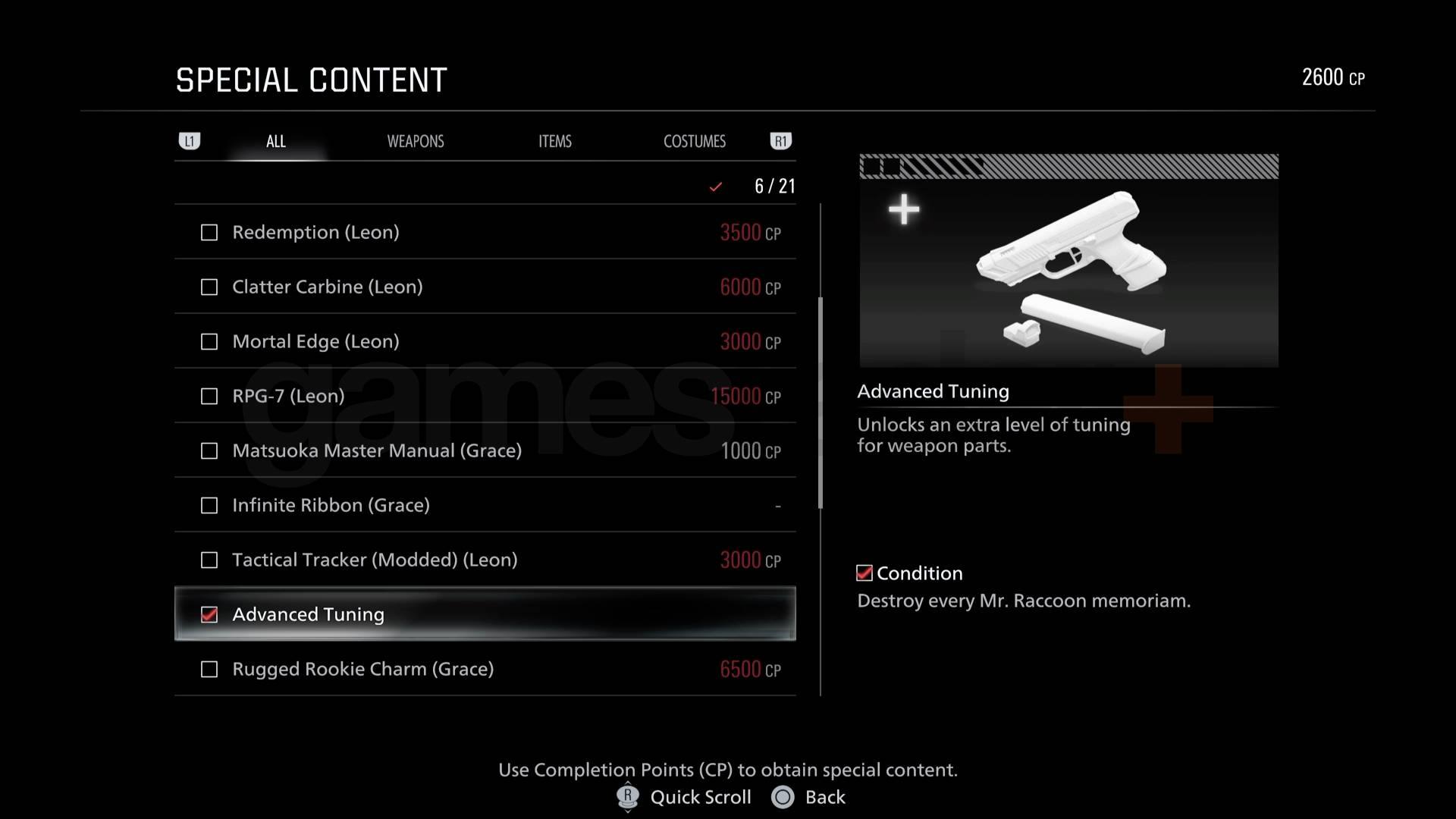Image resolution: width=1456 pixels, height=819 pixels.
Task: Toggle the Condition completion checkbox
Action: point(864,573)
